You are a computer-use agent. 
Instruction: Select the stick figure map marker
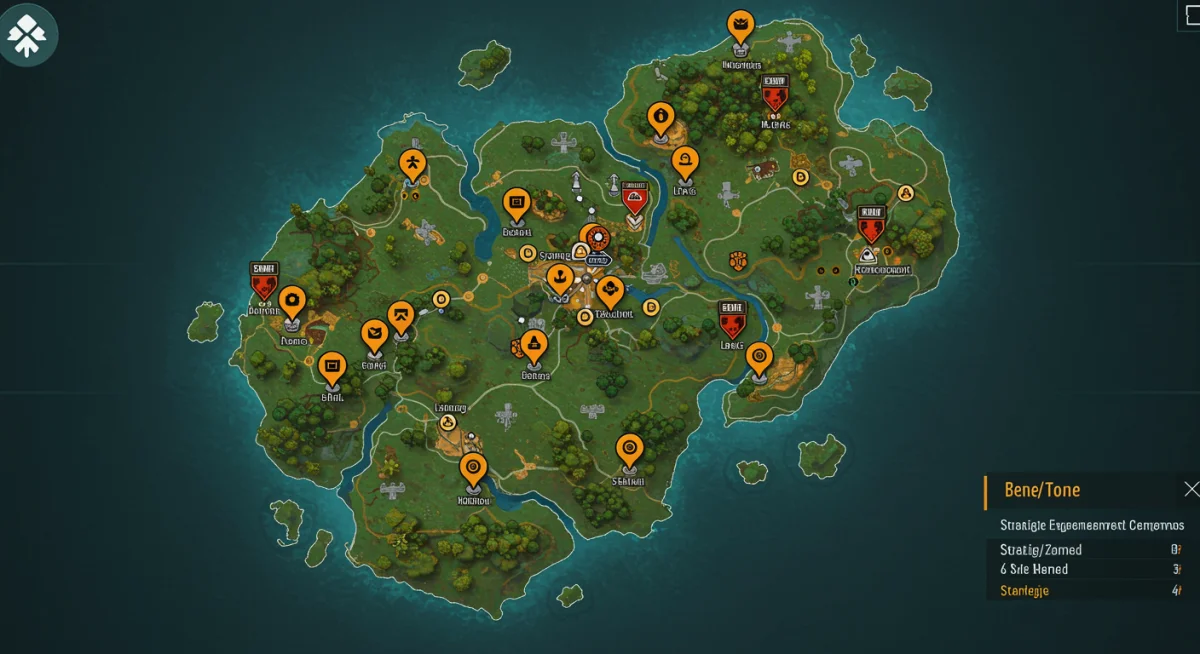click(x=412, y=162)
